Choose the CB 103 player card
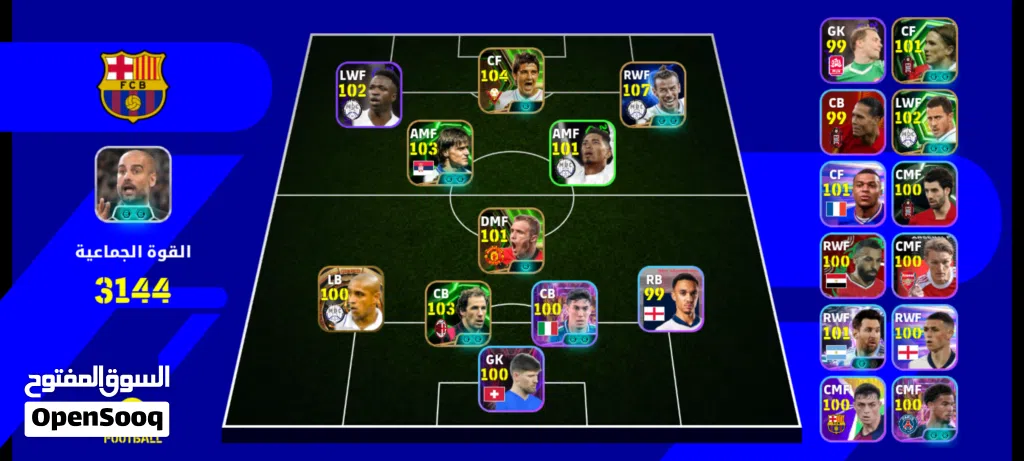Image resolution: width=1024 pixels, height=461 pixels. (457, 313)
